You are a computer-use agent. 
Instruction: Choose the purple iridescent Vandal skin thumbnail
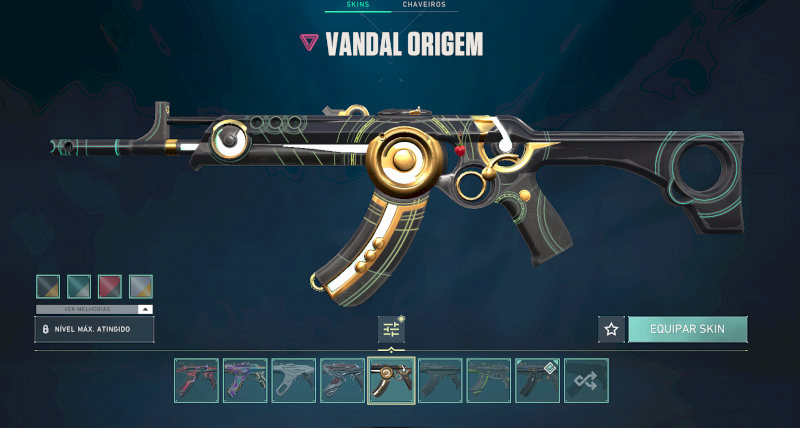click(245, 381)
